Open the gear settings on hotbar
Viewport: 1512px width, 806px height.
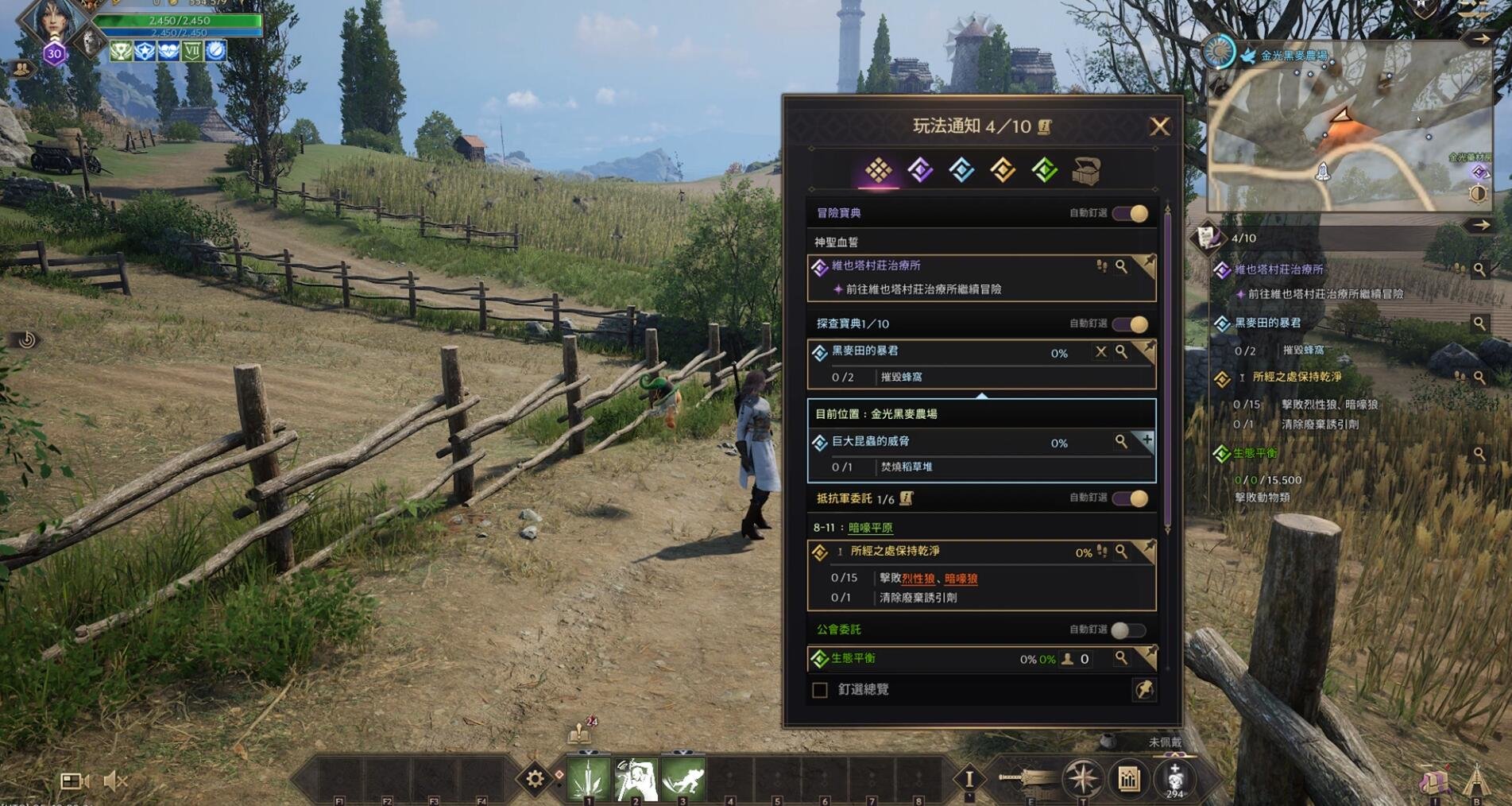coord(535,779)
